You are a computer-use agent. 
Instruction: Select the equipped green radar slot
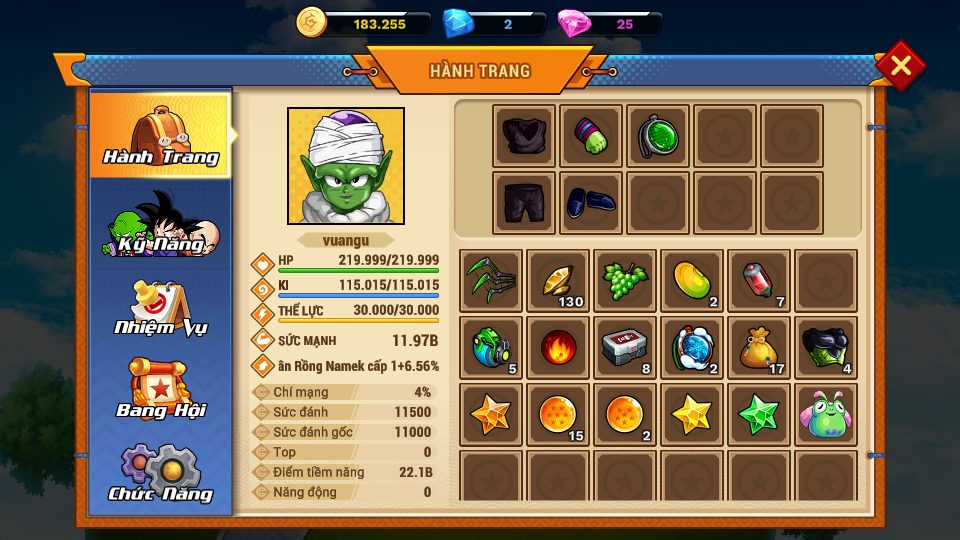coord(658,136)
